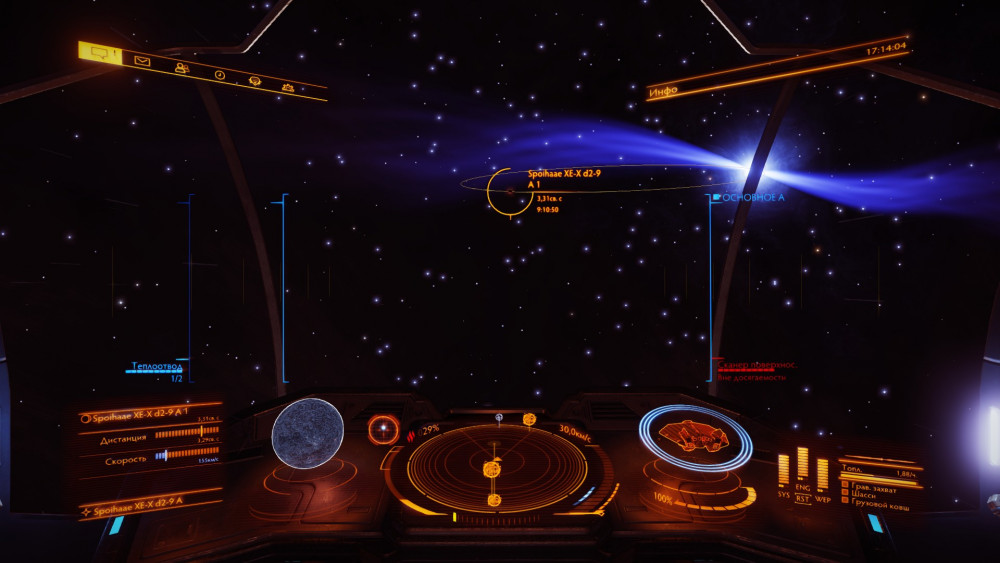Select the ship status hologram
Image resolution: width=1000 pixels, height=563 pixels.
[x=696, y=436]
